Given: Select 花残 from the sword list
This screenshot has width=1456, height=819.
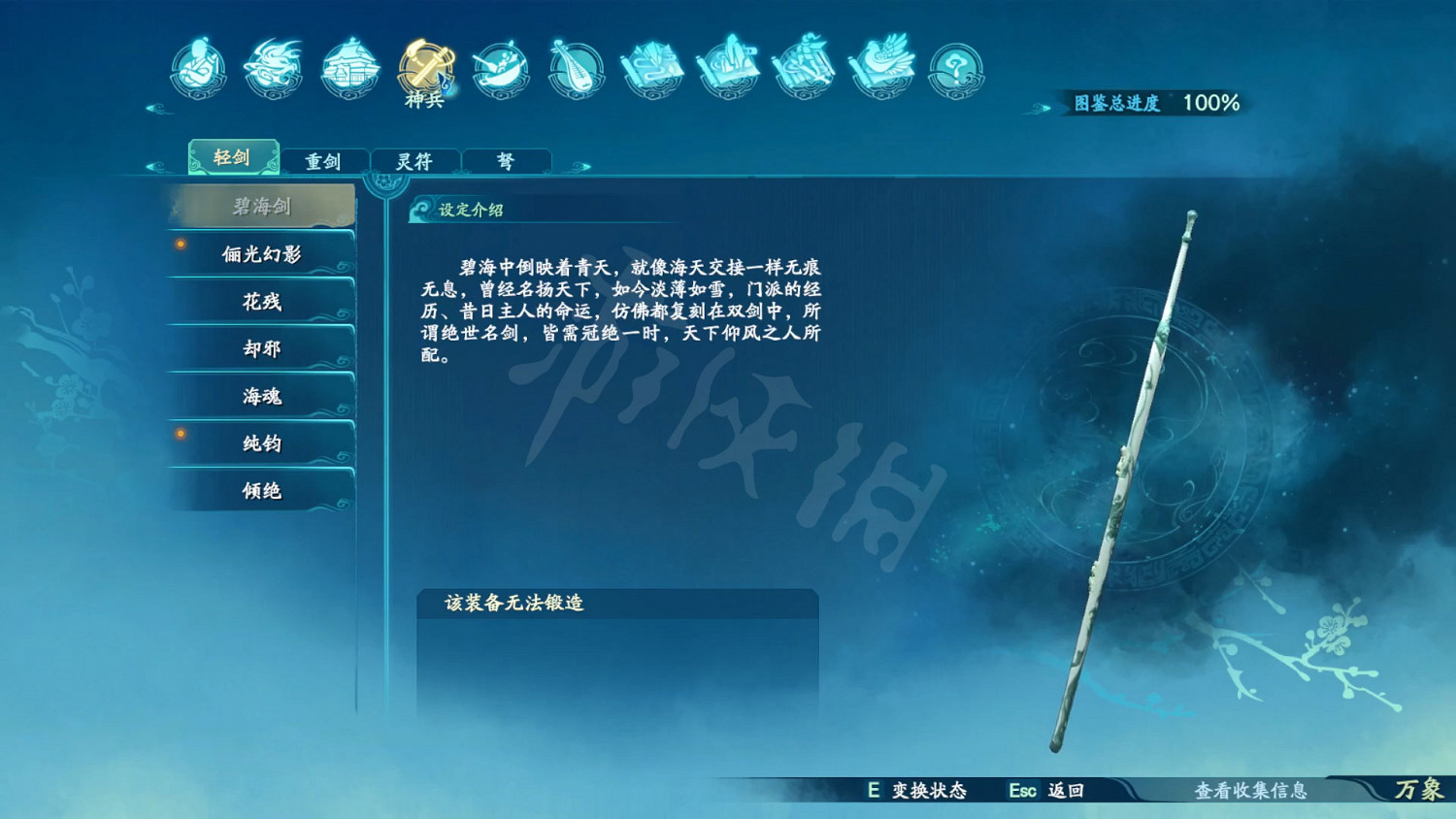Looking at the screenshot, I should 262,302.
